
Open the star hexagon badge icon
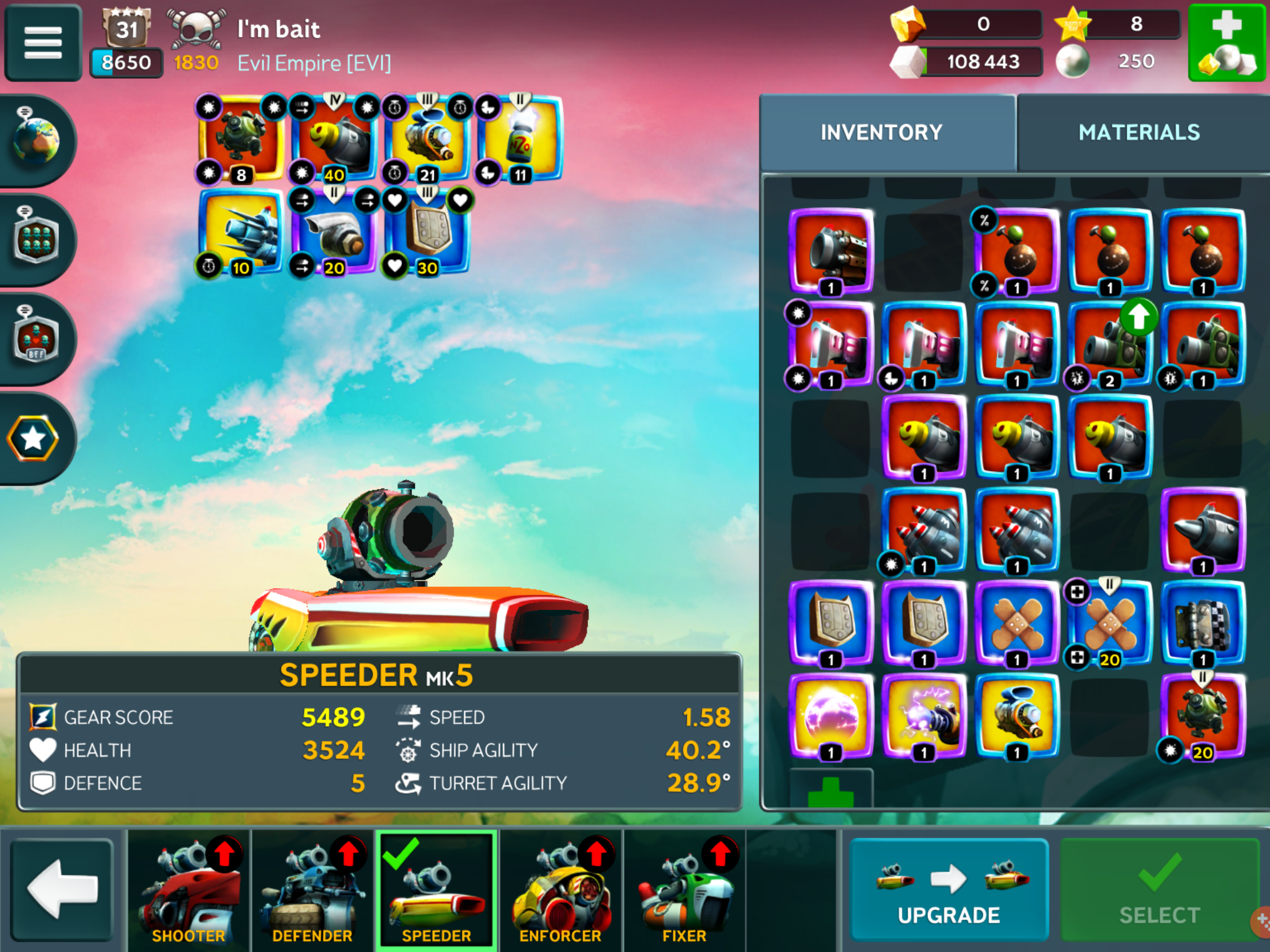tap(33, 439)
